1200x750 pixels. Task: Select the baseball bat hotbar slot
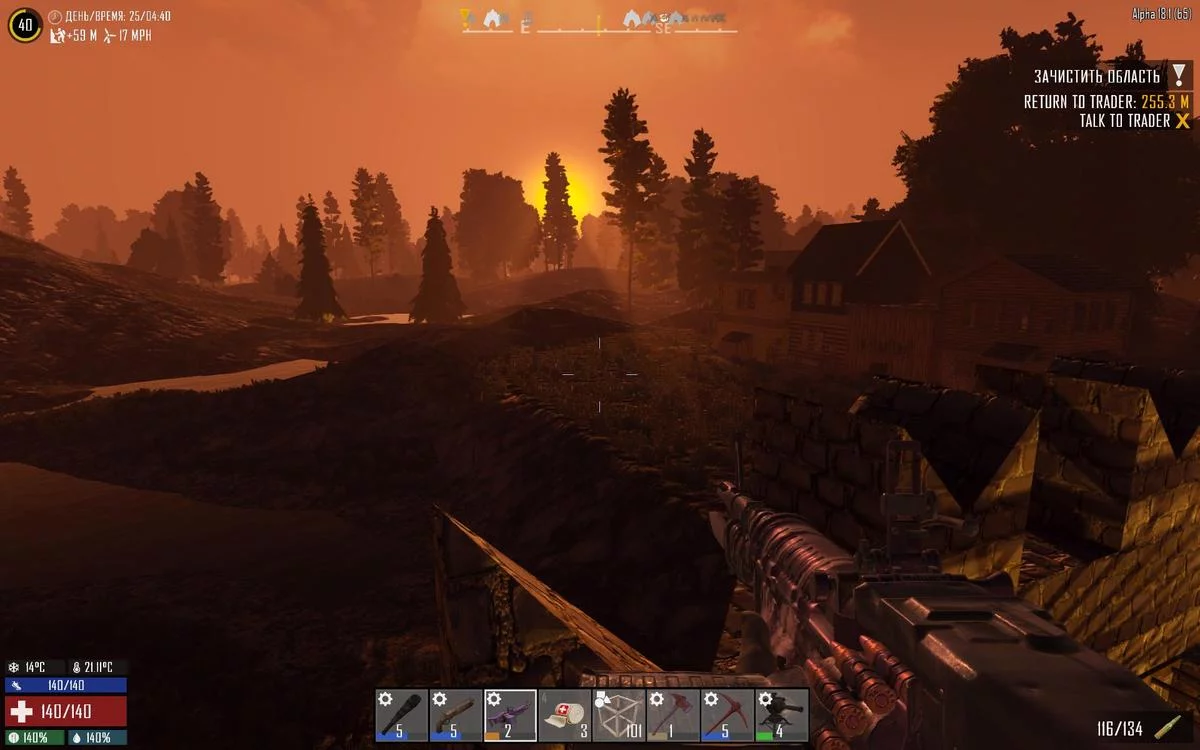click(x=402, y=715)
